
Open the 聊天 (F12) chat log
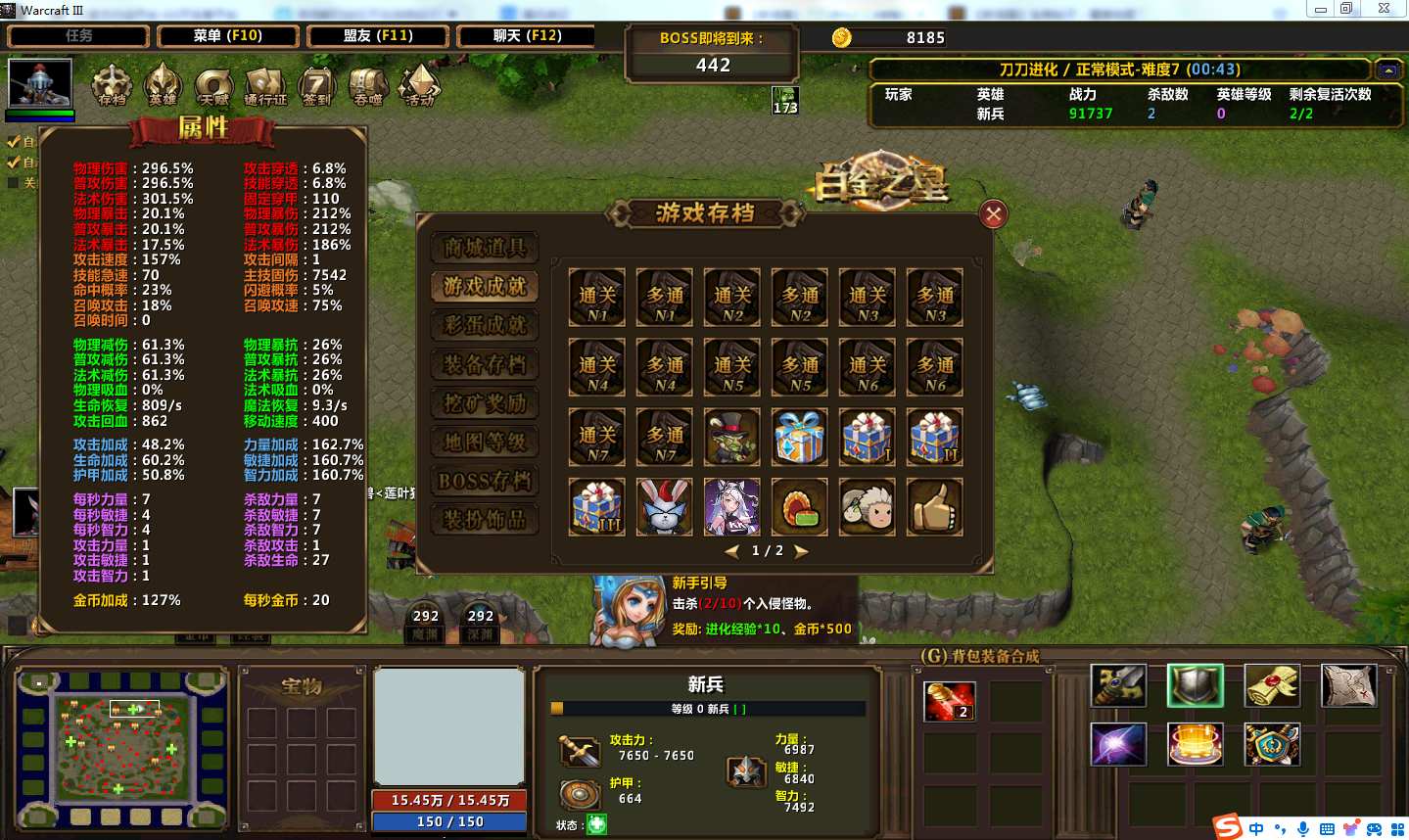527,36
